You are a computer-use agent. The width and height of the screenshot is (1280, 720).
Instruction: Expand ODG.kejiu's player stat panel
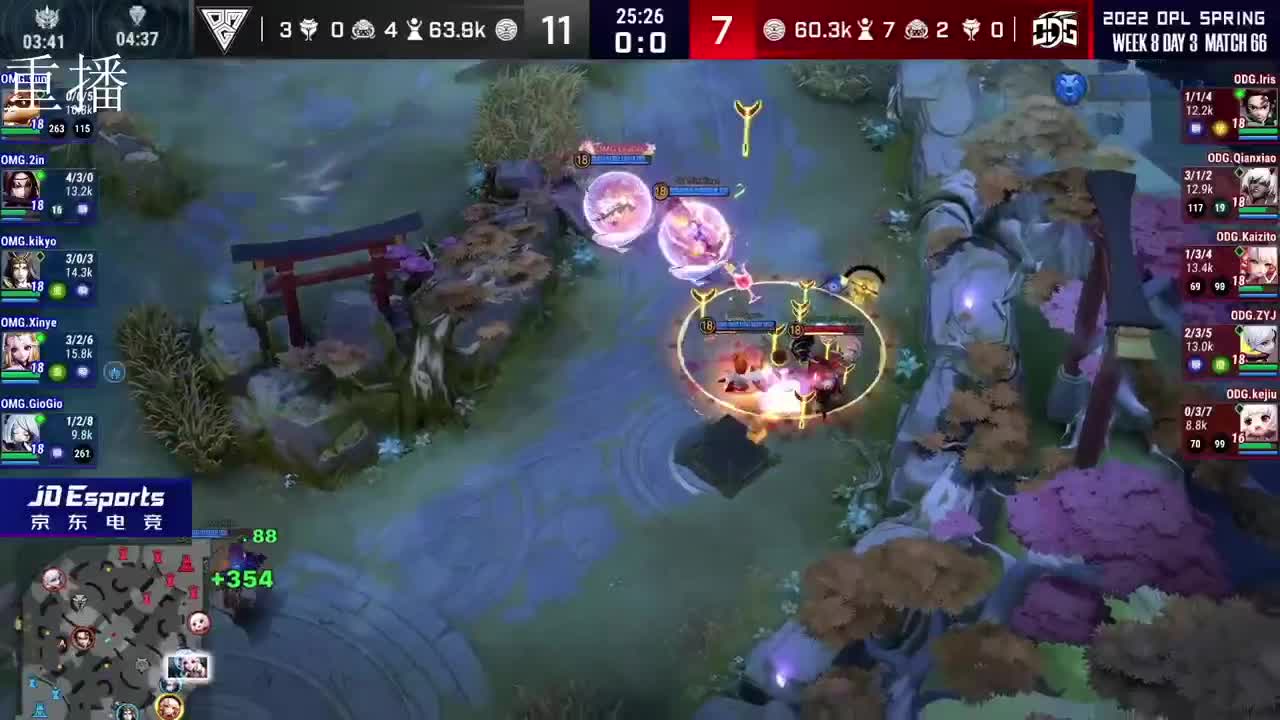[x=1228, y=425]
